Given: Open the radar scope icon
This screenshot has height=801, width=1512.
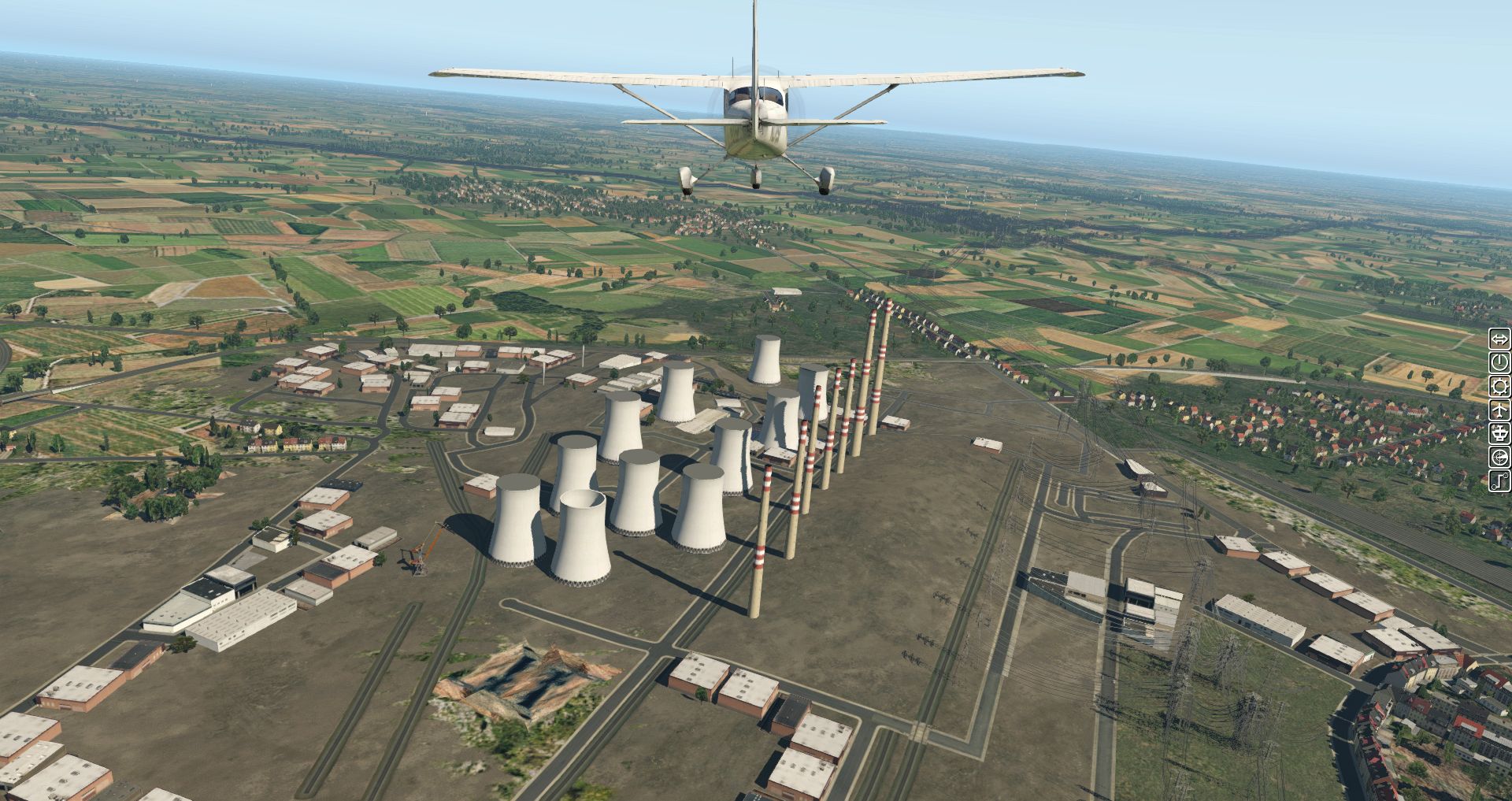Looking at the screenshot, I should coord(1499,457).
